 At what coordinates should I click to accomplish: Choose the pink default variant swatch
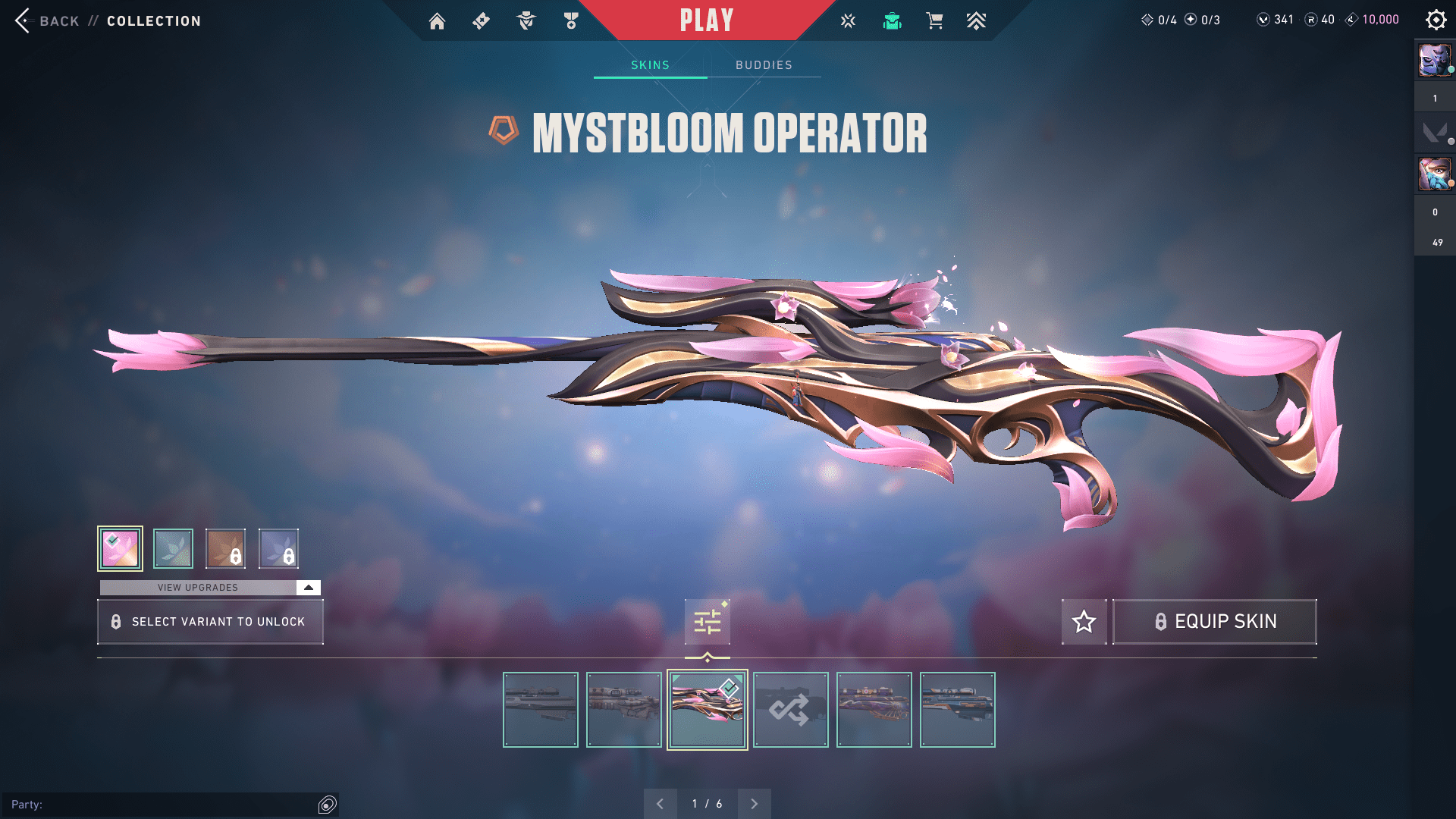(x=120, y=548)
